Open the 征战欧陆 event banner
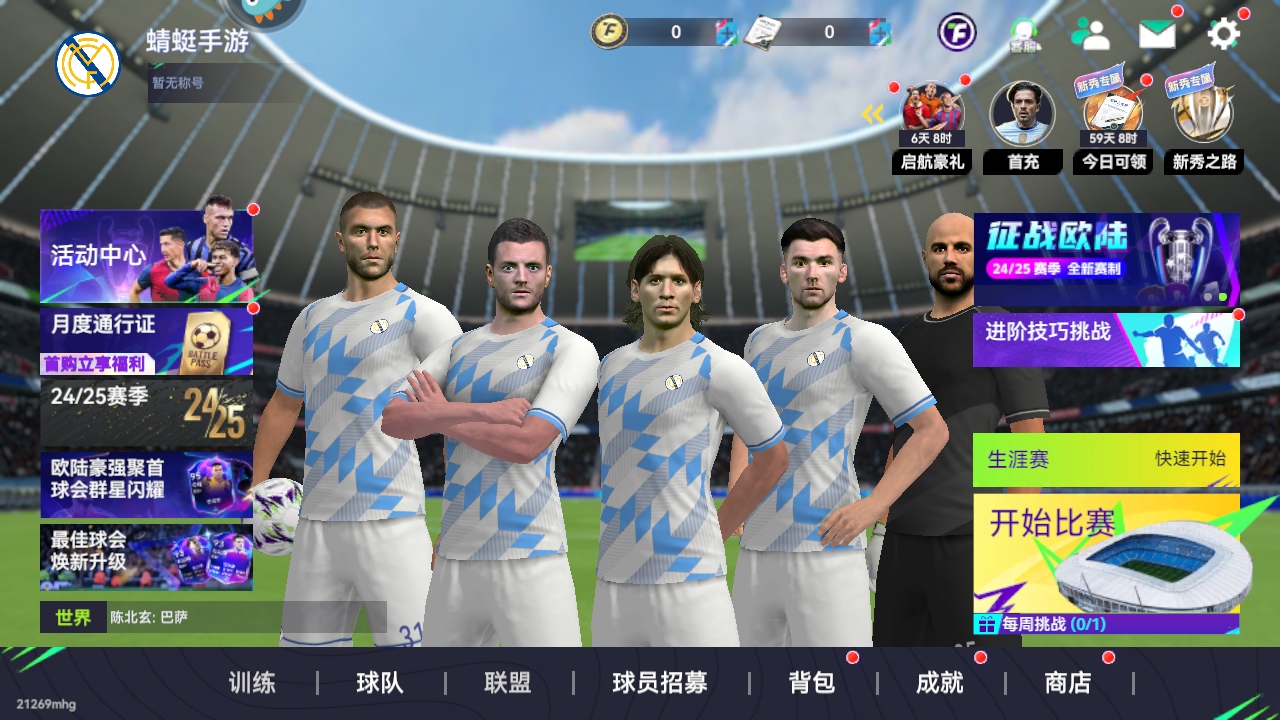 tap(1106, 258)
